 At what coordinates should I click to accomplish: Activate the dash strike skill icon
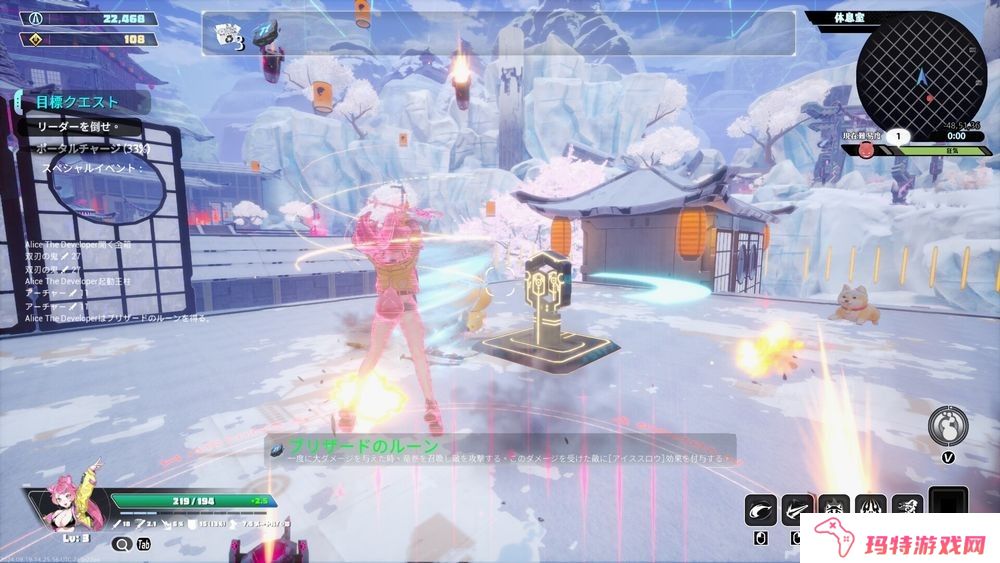tap(797, 510)
